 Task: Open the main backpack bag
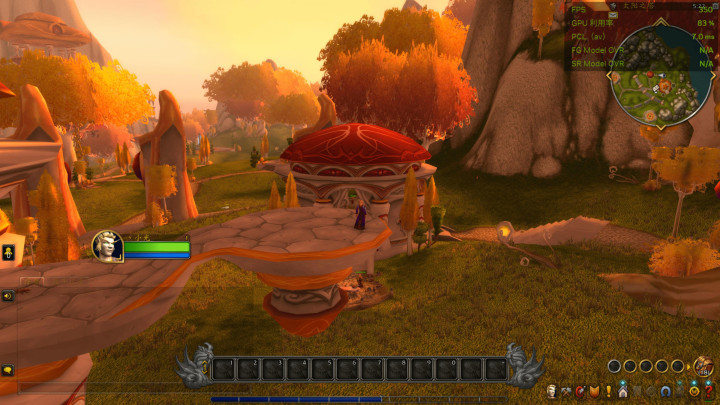coord(704,367)
